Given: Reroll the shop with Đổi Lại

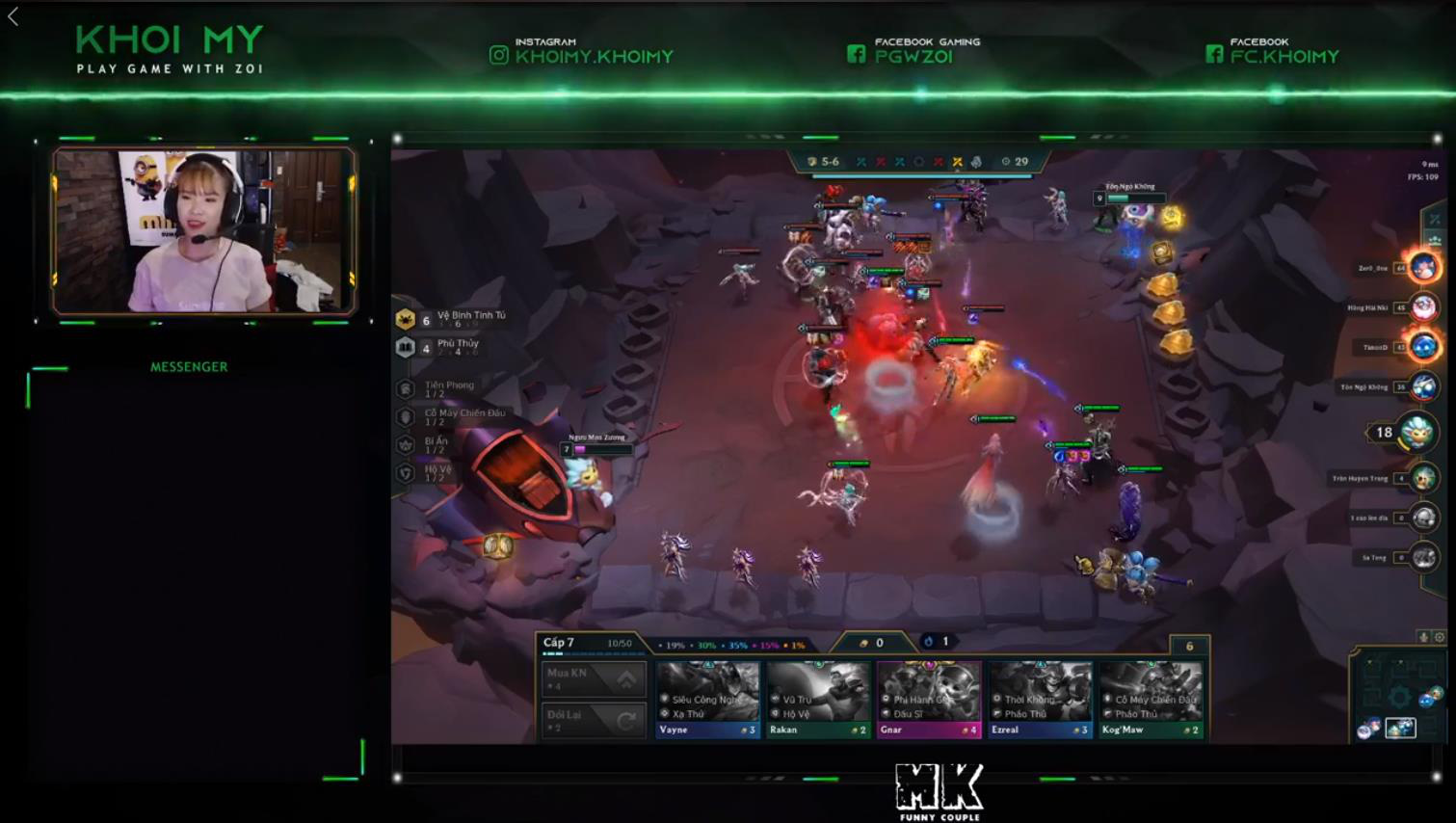Looking at the screenshot, I should tap(593, 720).
